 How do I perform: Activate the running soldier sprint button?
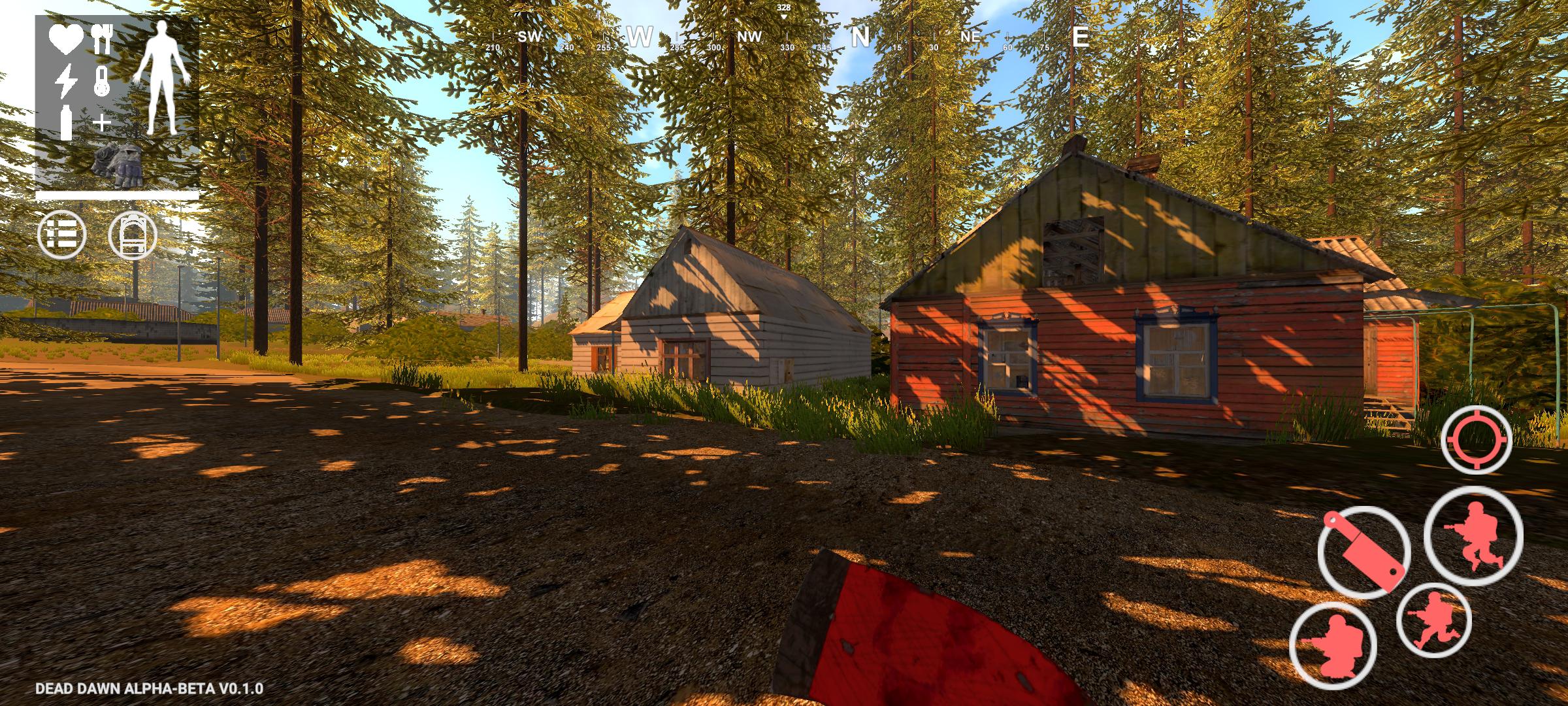[x=1434, y=619]
